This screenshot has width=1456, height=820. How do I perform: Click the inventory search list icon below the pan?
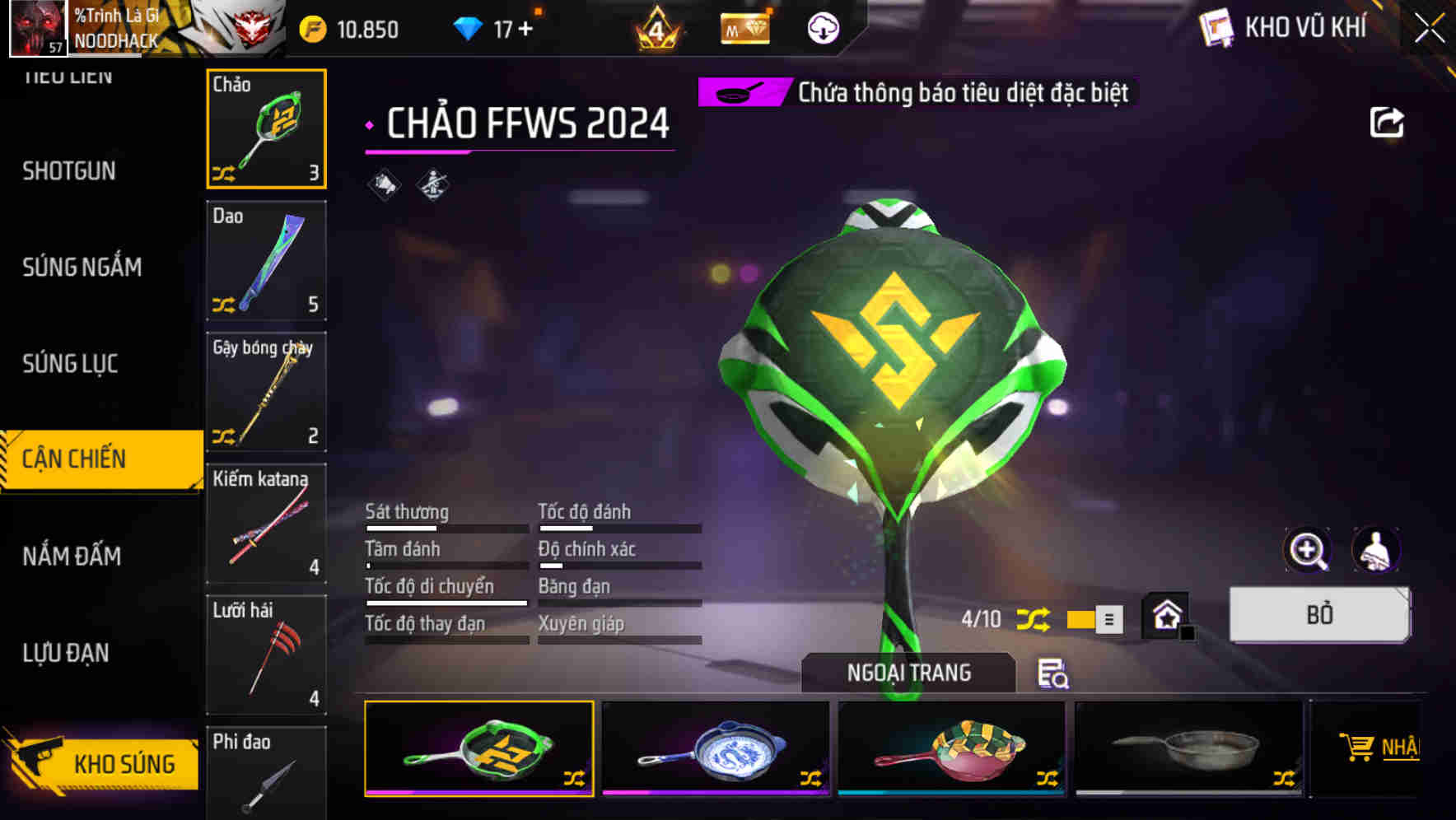[1054, 675]
